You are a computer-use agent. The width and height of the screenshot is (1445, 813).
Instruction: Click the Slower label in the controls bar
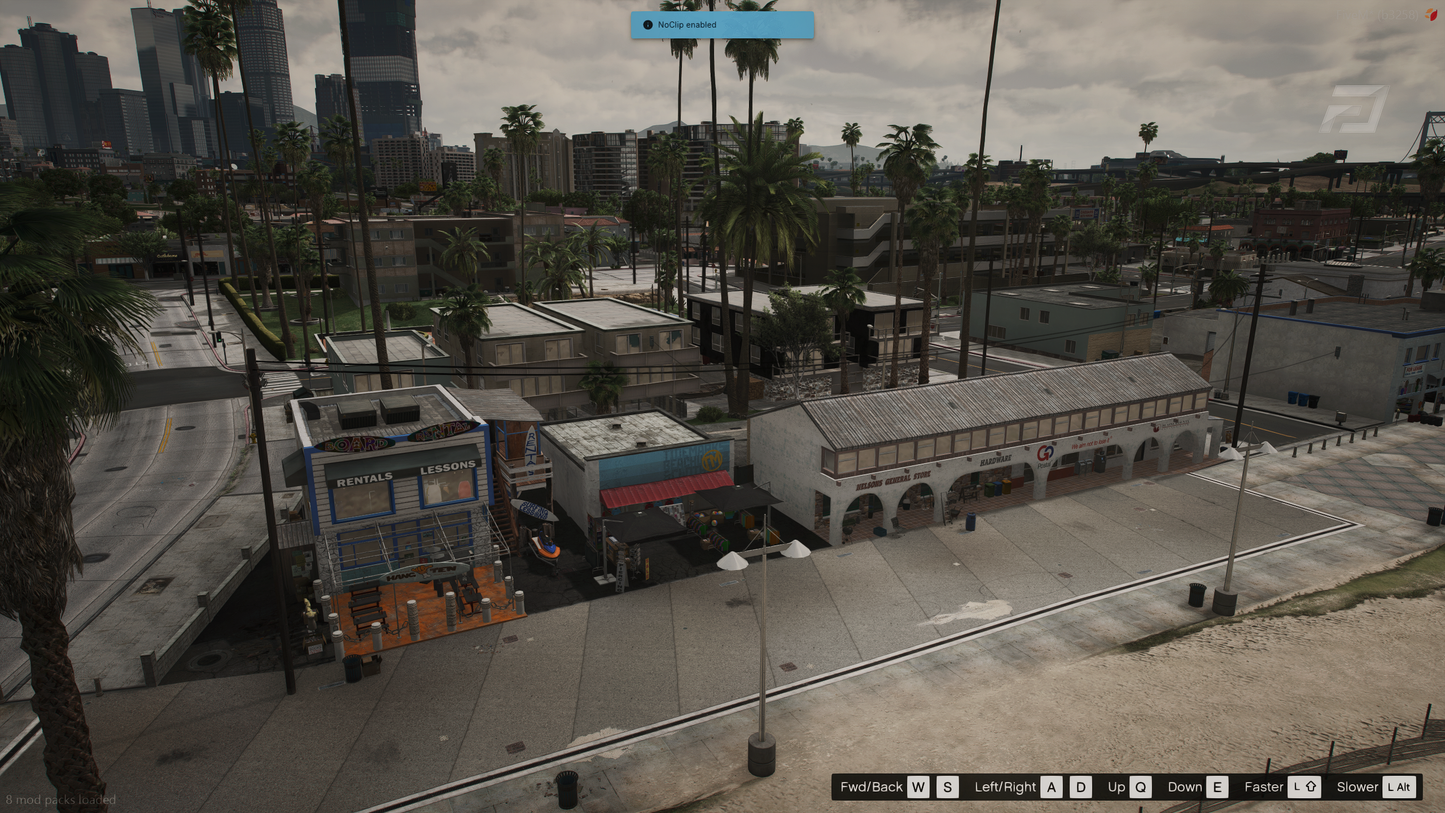coord(1357,787)
